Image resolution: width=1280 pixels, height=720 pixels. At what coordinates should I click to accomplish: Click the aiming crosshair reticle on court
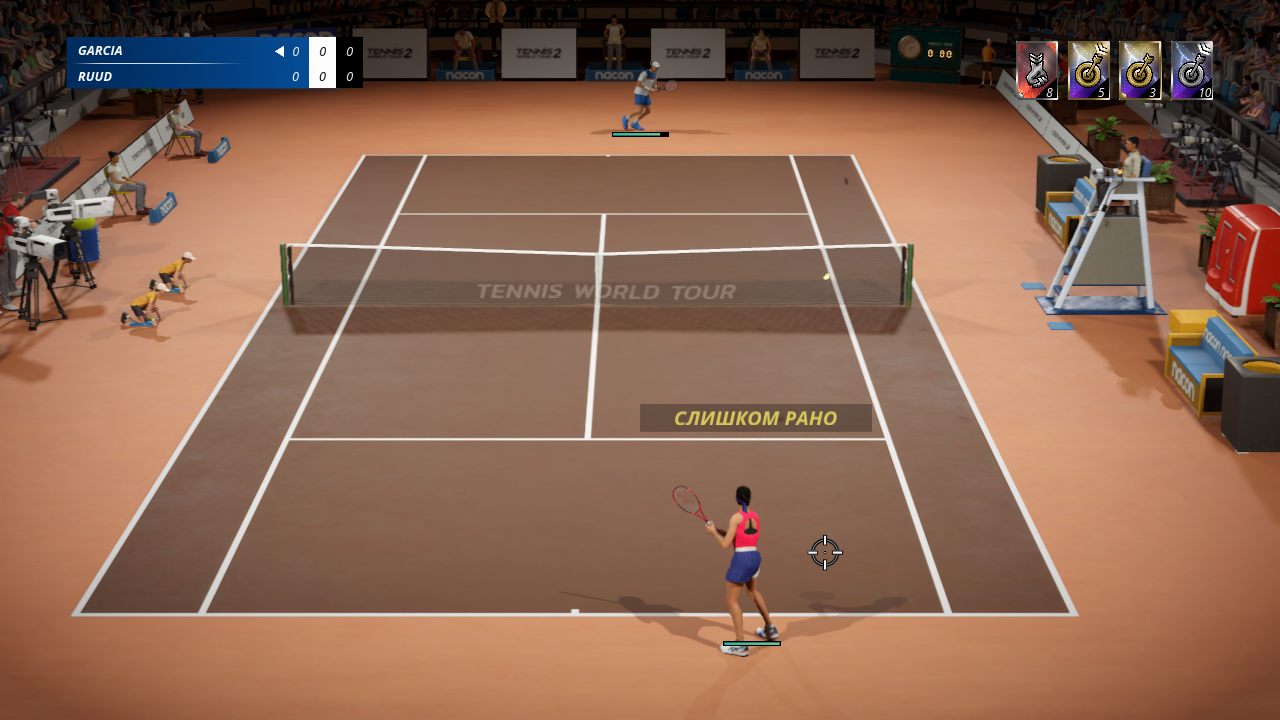pyautogui.click(x=823, y=551)
